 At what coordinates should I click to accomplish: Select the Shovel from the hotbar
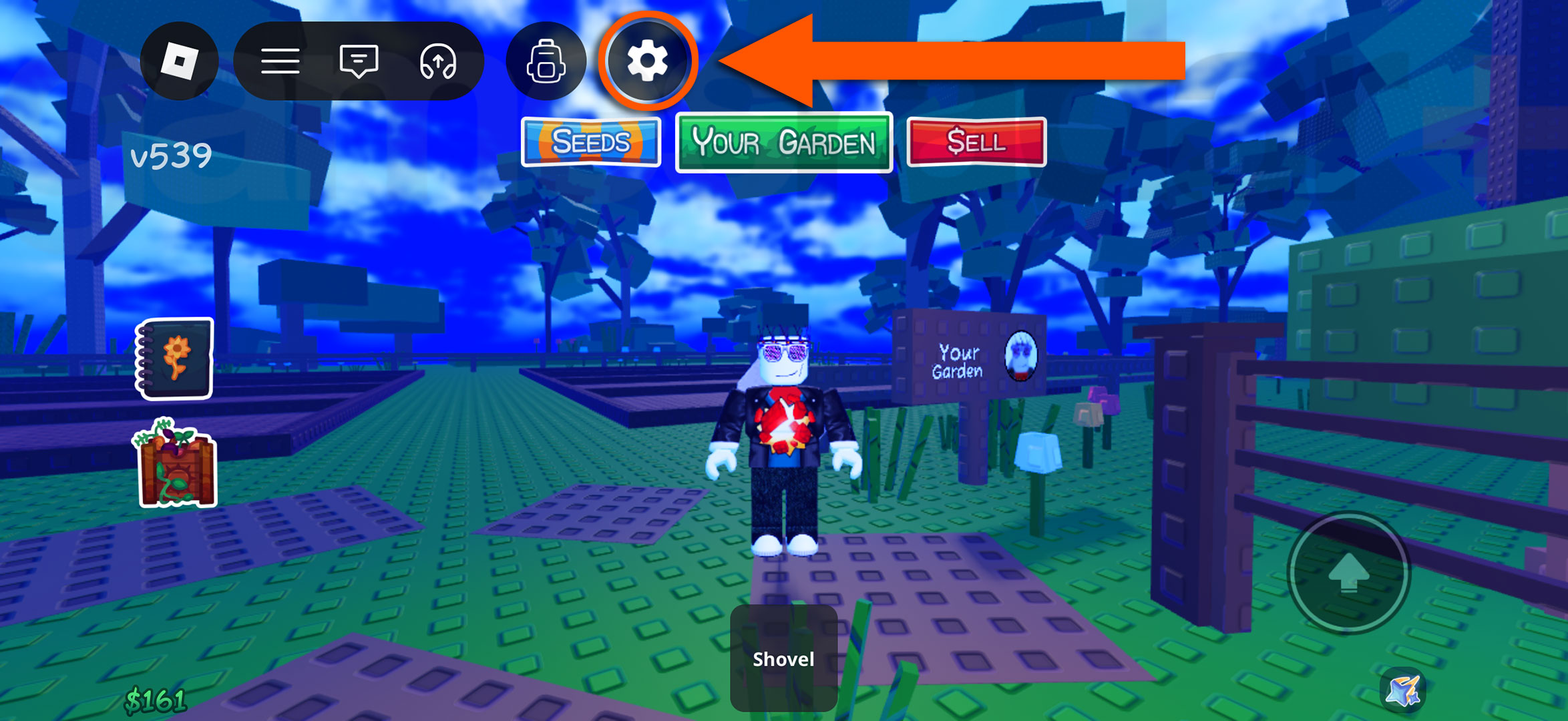pyautogui.click(x=784, y=660)
